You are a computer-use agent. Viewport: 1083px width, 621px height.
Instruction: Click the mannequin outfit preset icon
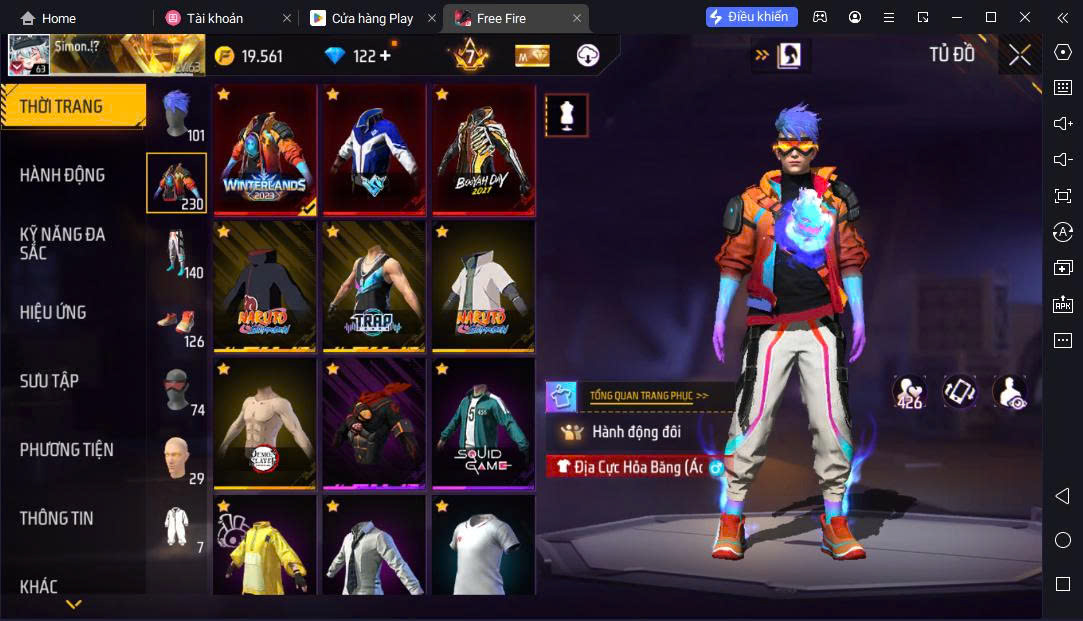567,116
